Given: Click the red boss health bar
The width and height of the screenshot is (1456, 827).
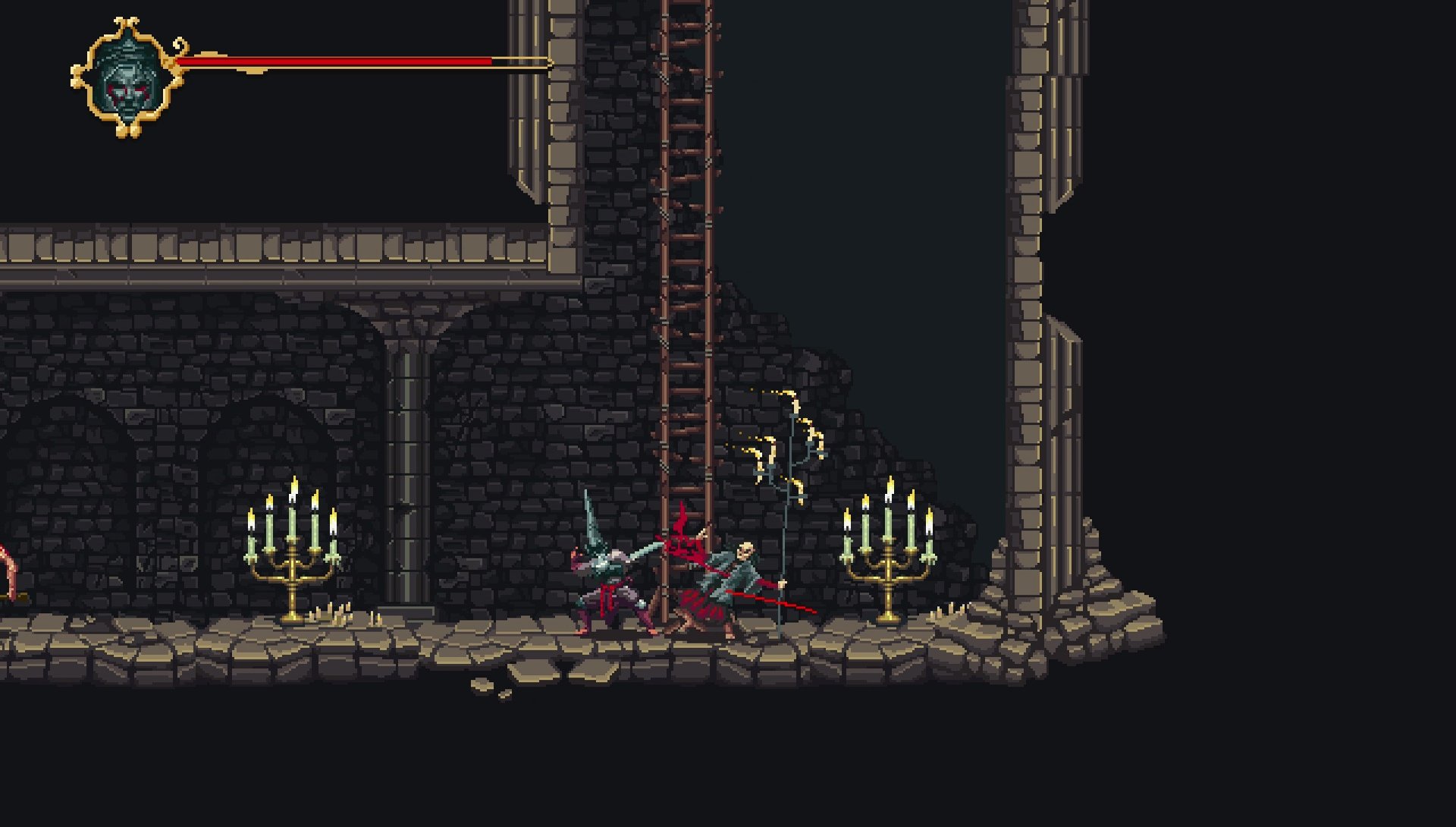Looking at the screenshot, I should point(334,59).
